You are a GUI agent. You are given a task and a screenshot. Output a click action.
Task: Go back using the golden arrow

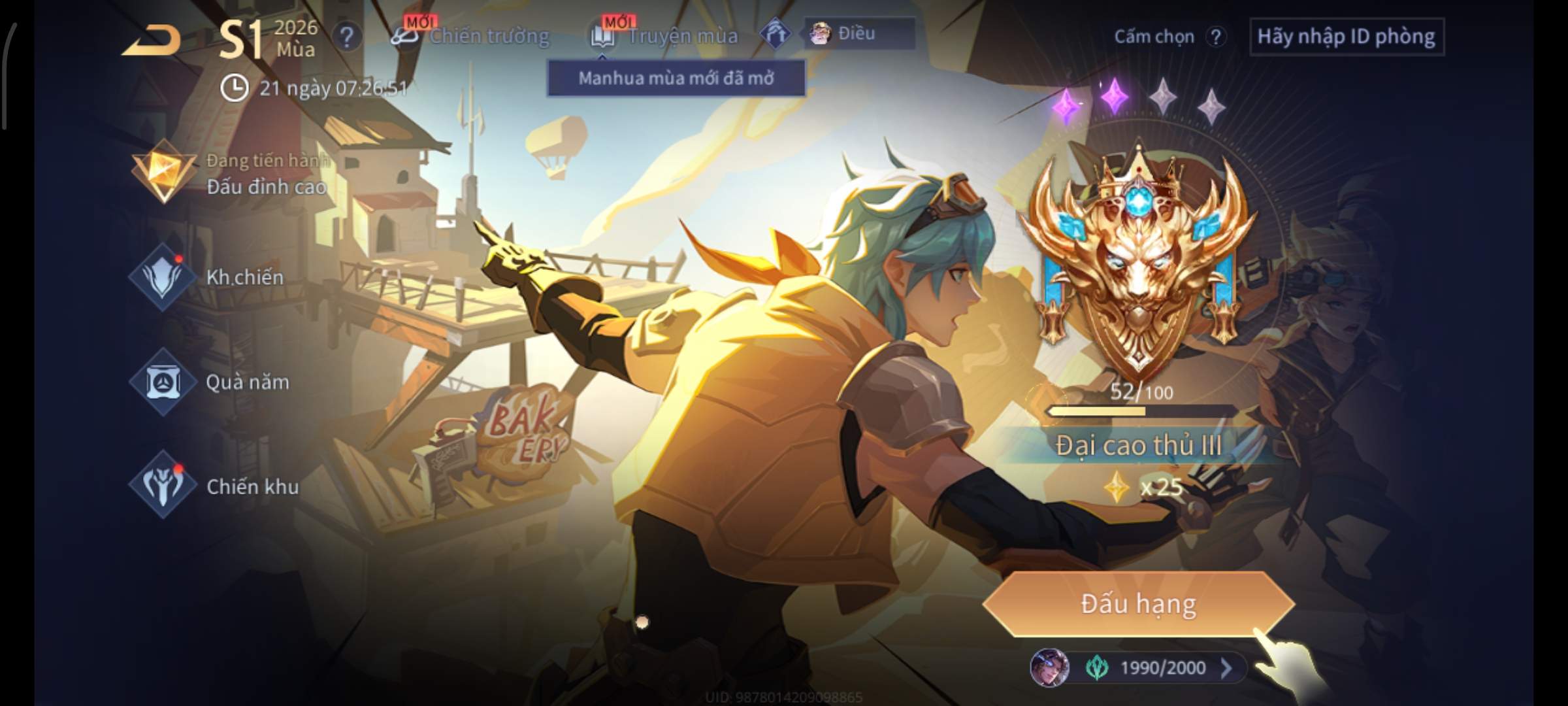[x=152, y=41]
